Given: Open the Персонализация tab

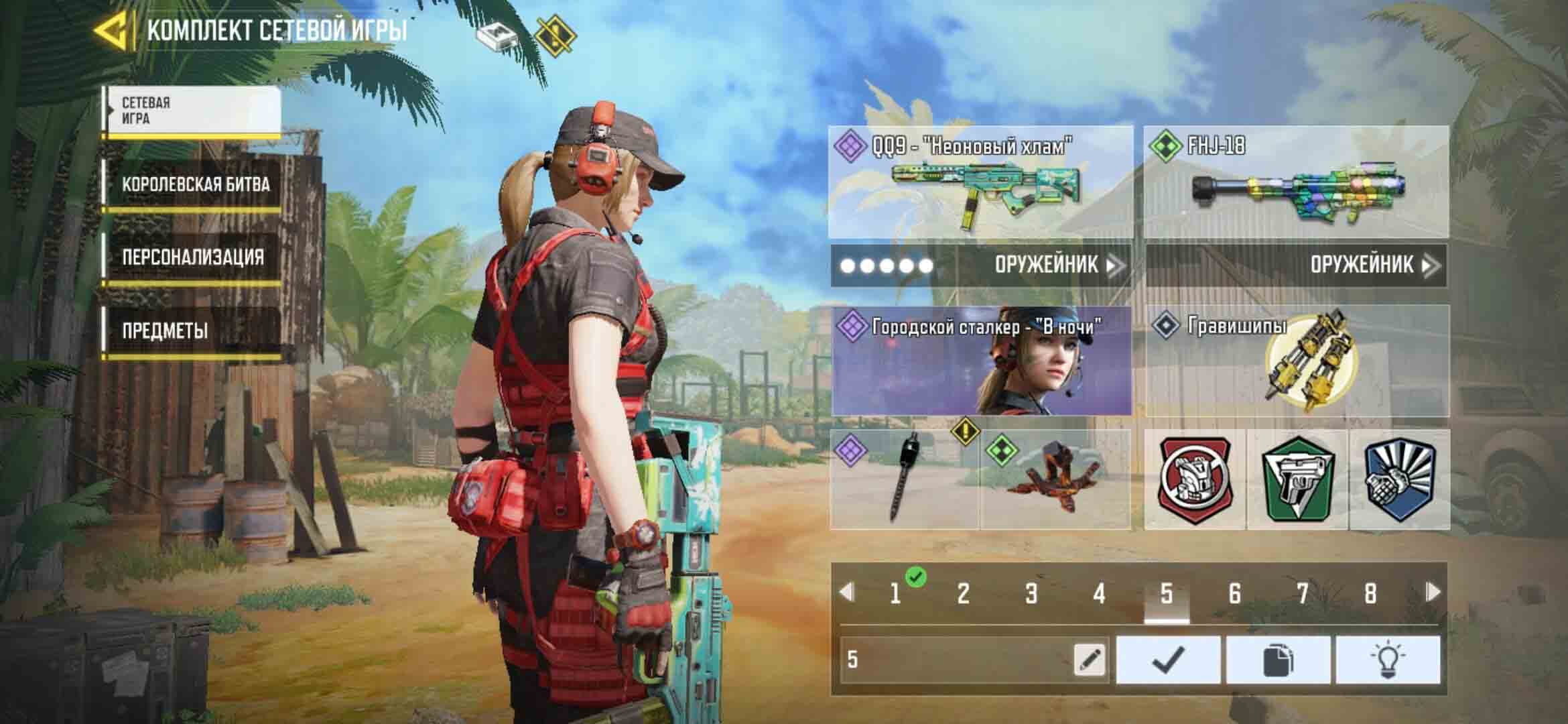Looking at the screenshot, I should pos(192,257).
